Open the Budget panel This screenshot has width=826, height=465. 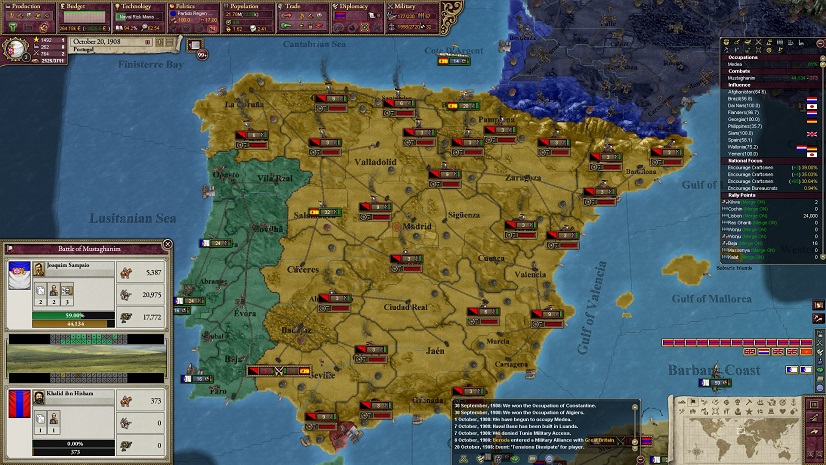tap(84, 7)
